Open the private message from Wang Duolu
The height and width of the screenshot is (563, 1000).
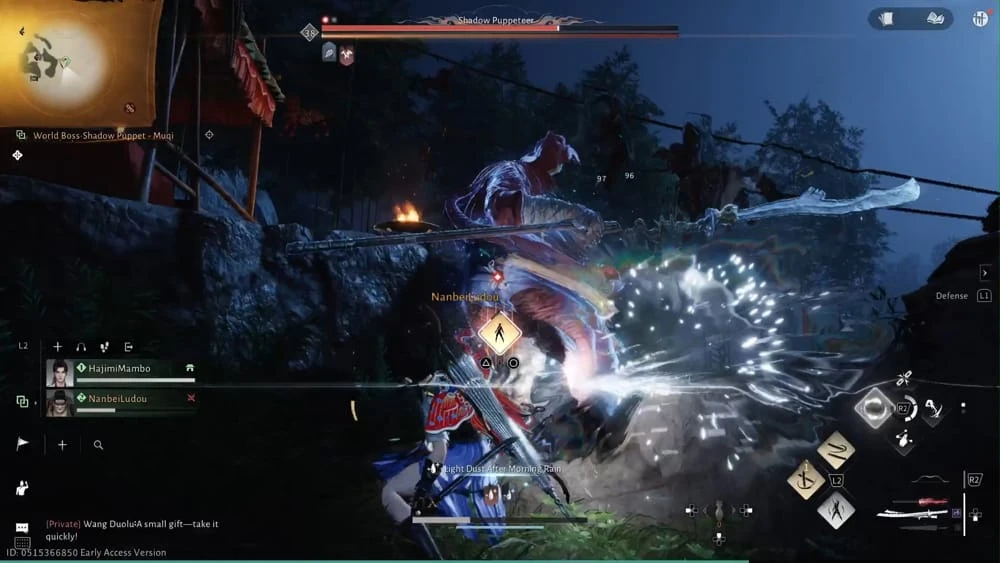click(135, 524)
